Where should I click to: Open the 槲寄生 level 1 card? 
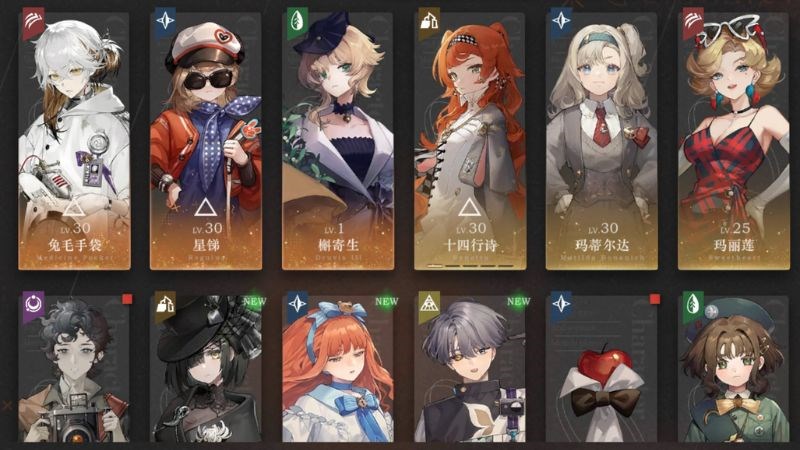click(x=338, y=140)
